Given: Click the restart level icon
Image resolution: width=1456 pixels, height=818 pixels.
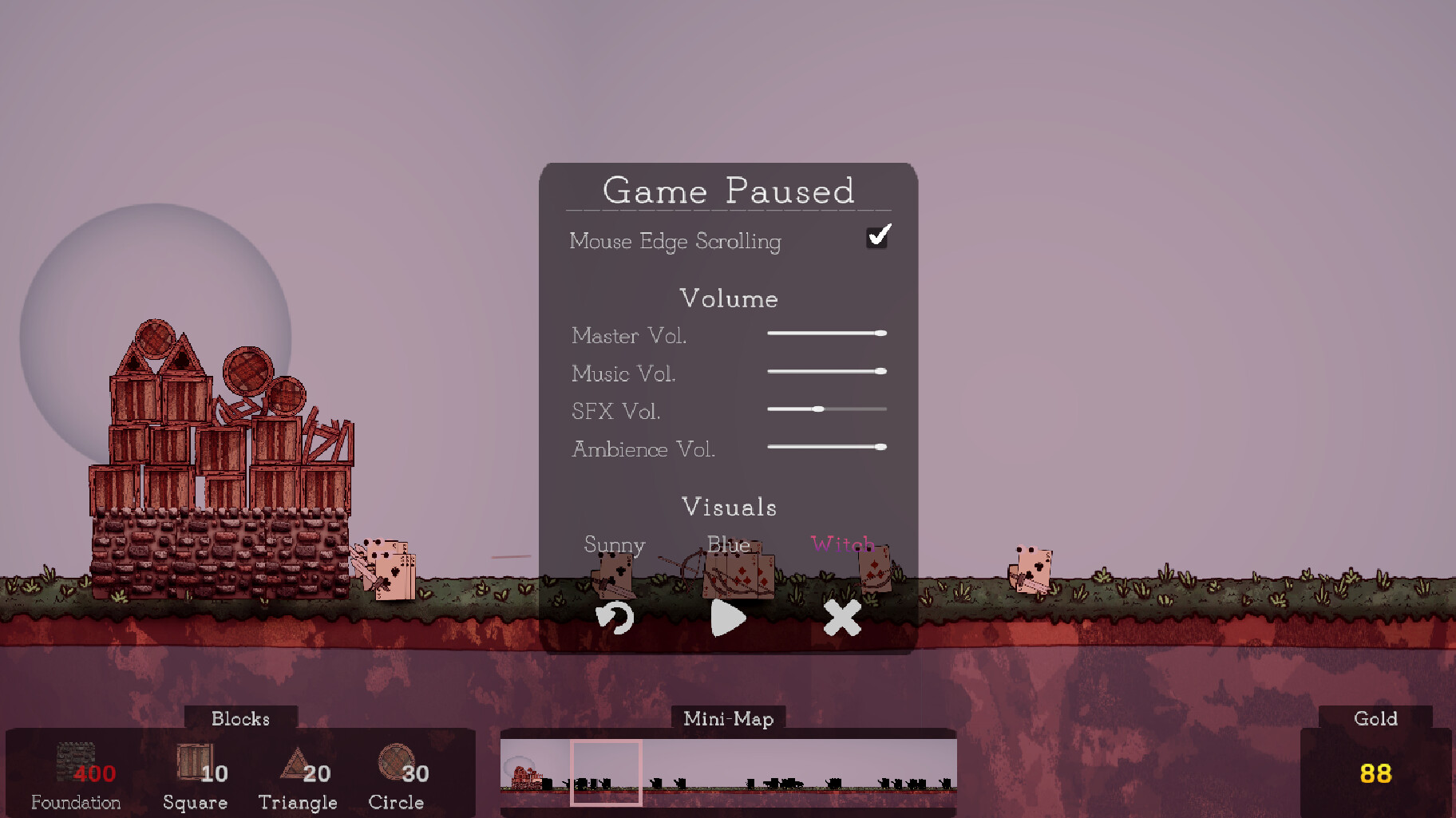Looking at the screenshot, I should click(614, 618).
